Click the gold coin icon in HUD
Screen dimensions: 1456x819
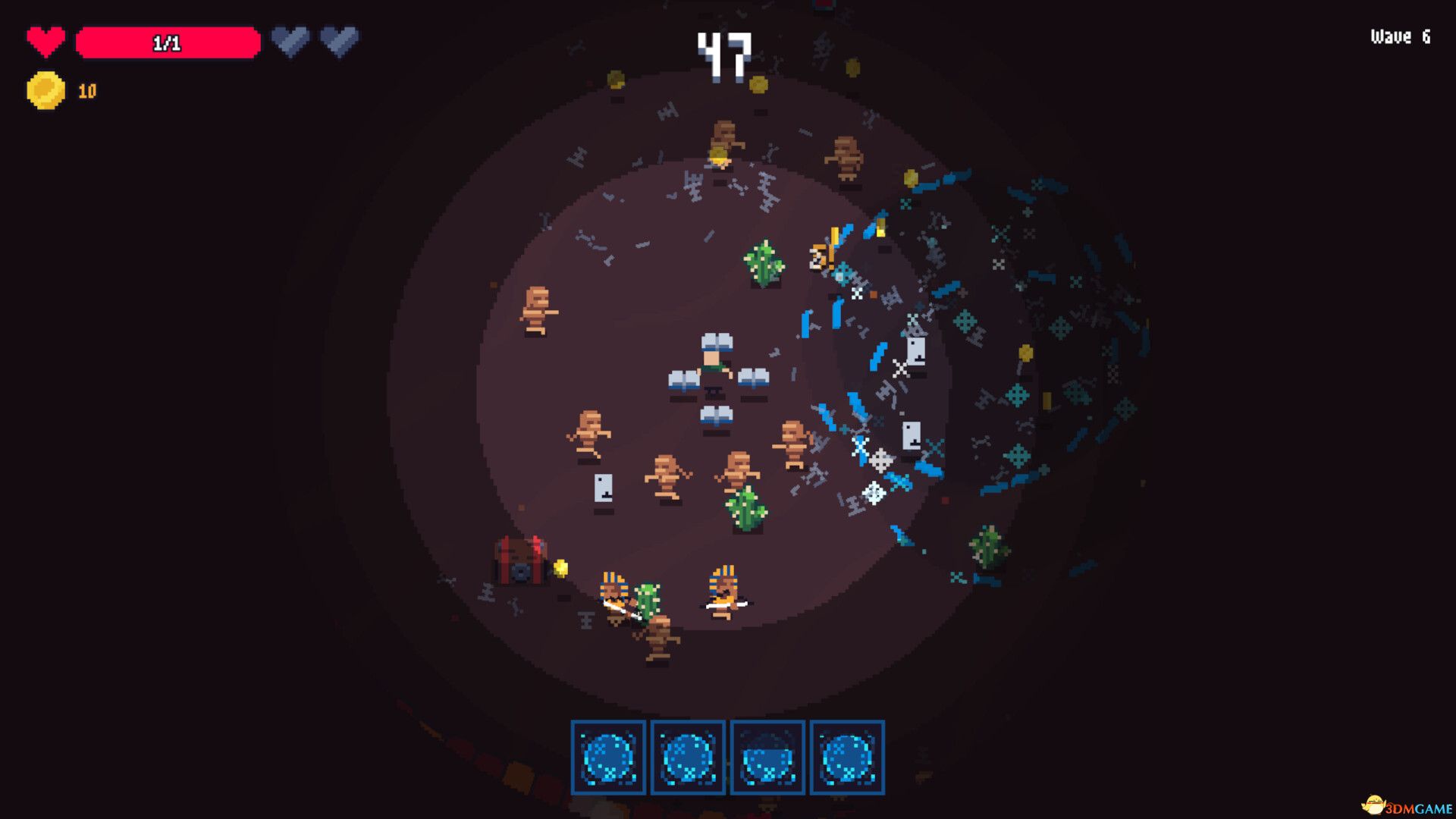pyautogui.click(x=44, y=90)
